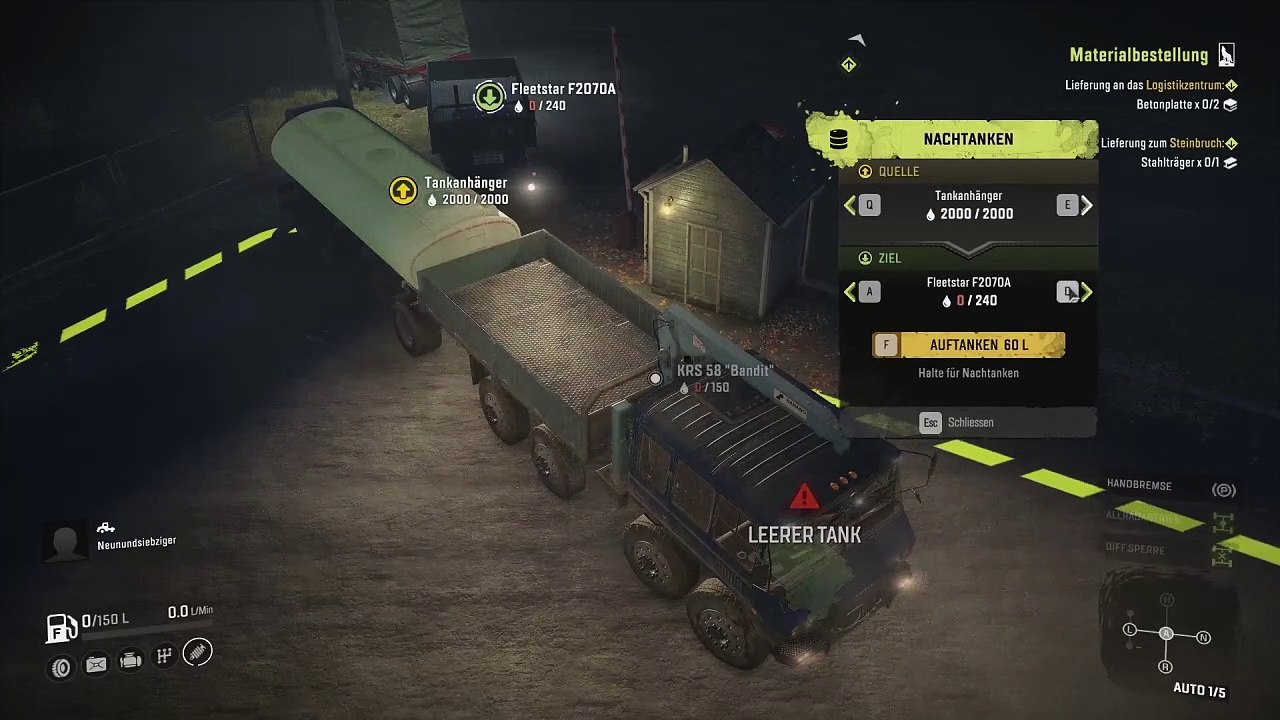
Task: Open the Materialbestellung task tracker
Action: [1152, 56]
